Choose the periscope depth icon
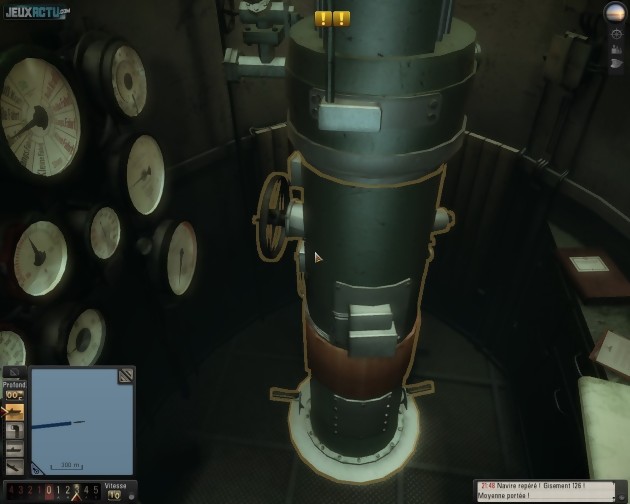The width and height of the screenshot is (630, 504). pyautogui.click(x=15, y=431)
